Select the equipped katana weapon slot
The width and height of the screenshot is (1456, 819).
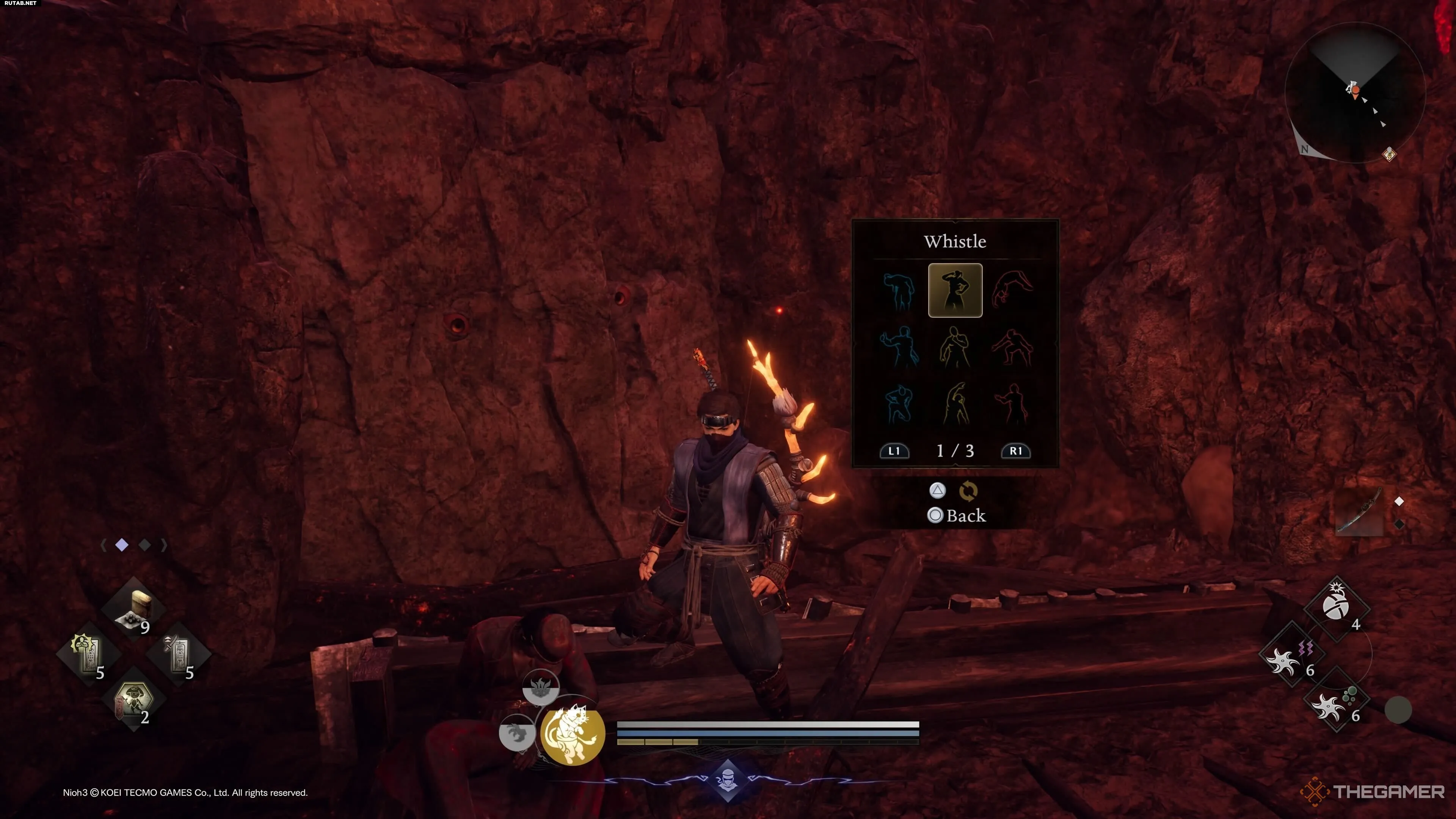(1359, 512)
